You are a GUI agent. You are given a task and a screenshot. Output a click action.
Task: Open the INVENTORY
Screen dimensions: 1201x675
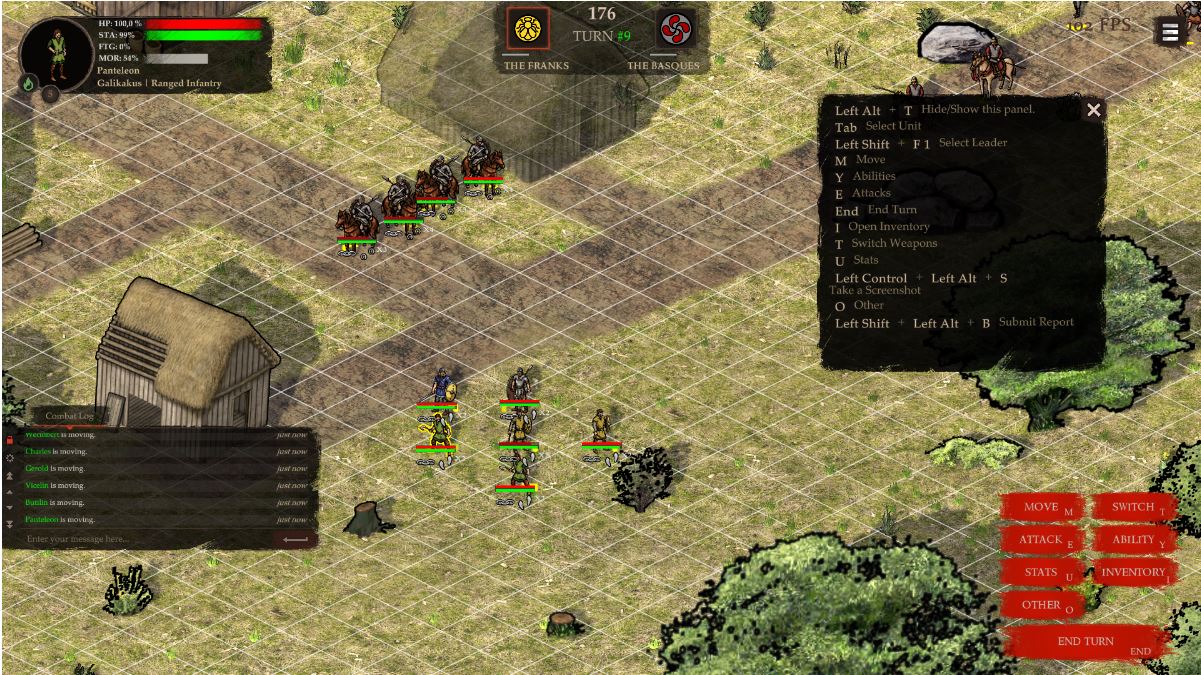tap(1133, 573)
